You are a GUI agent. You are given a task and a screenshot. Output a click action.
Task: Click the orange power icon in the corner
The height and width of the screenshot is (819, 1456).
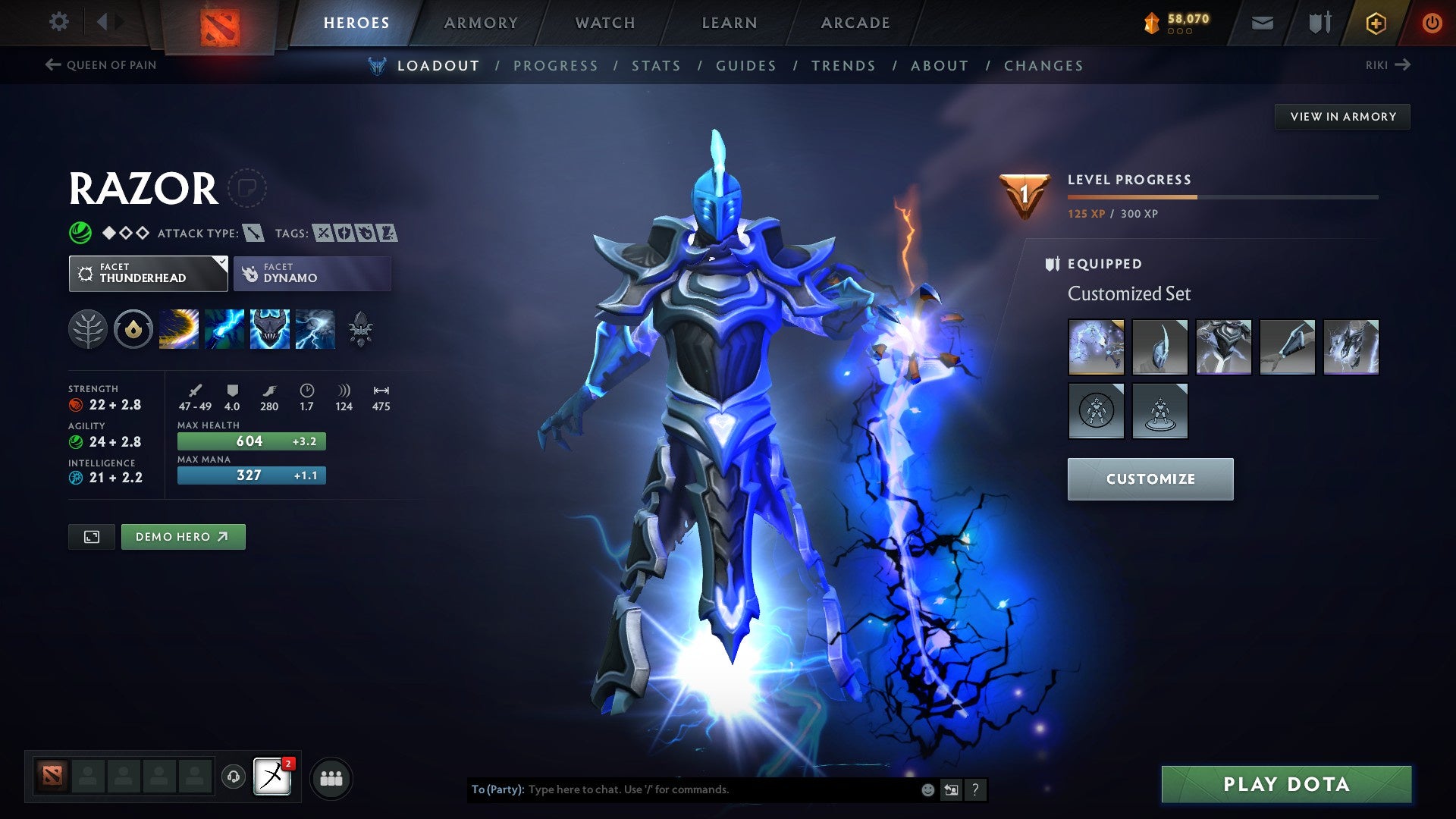click(x=1432, y=23)
